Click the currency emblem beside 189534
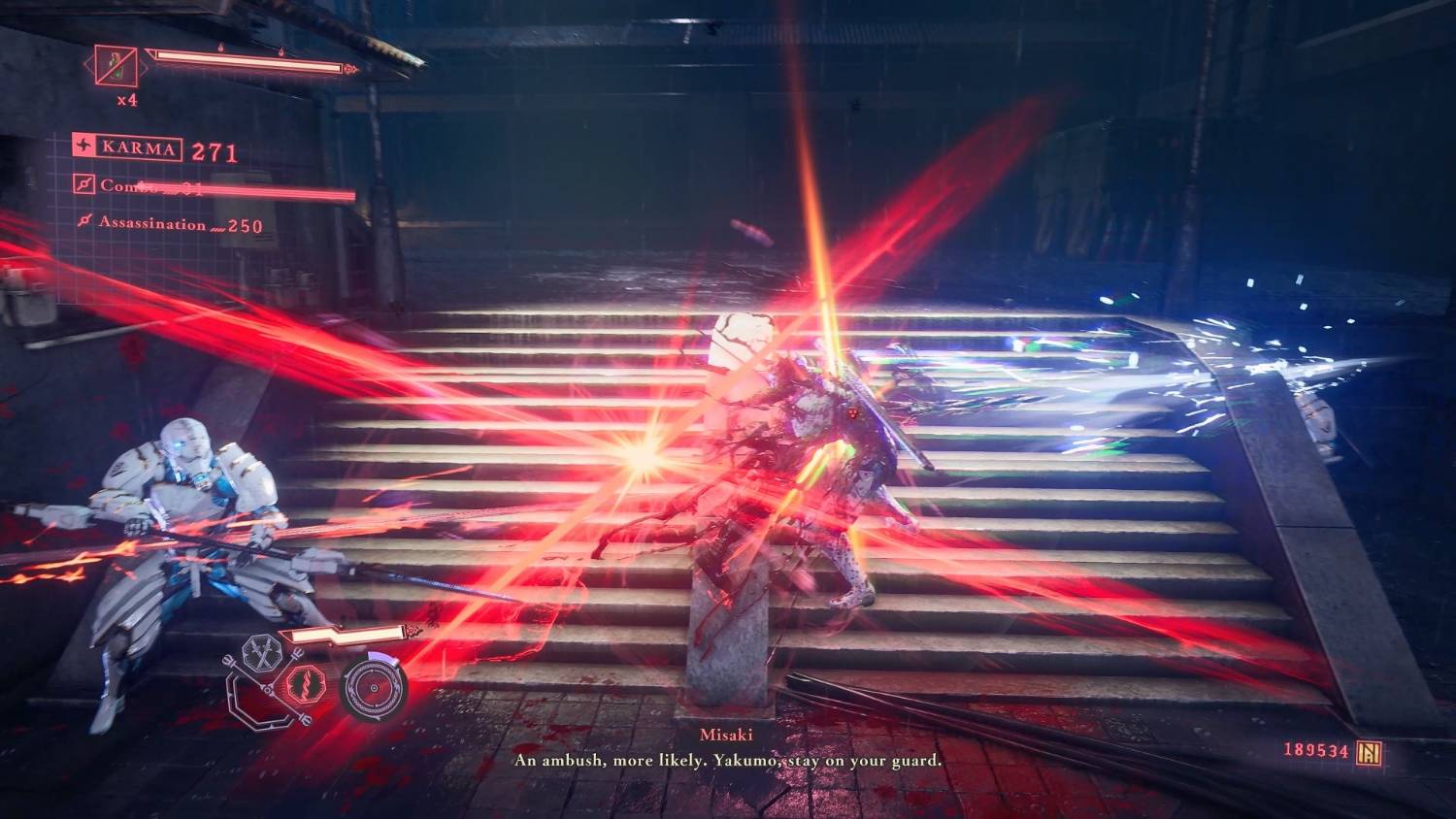 point(1371,752)
